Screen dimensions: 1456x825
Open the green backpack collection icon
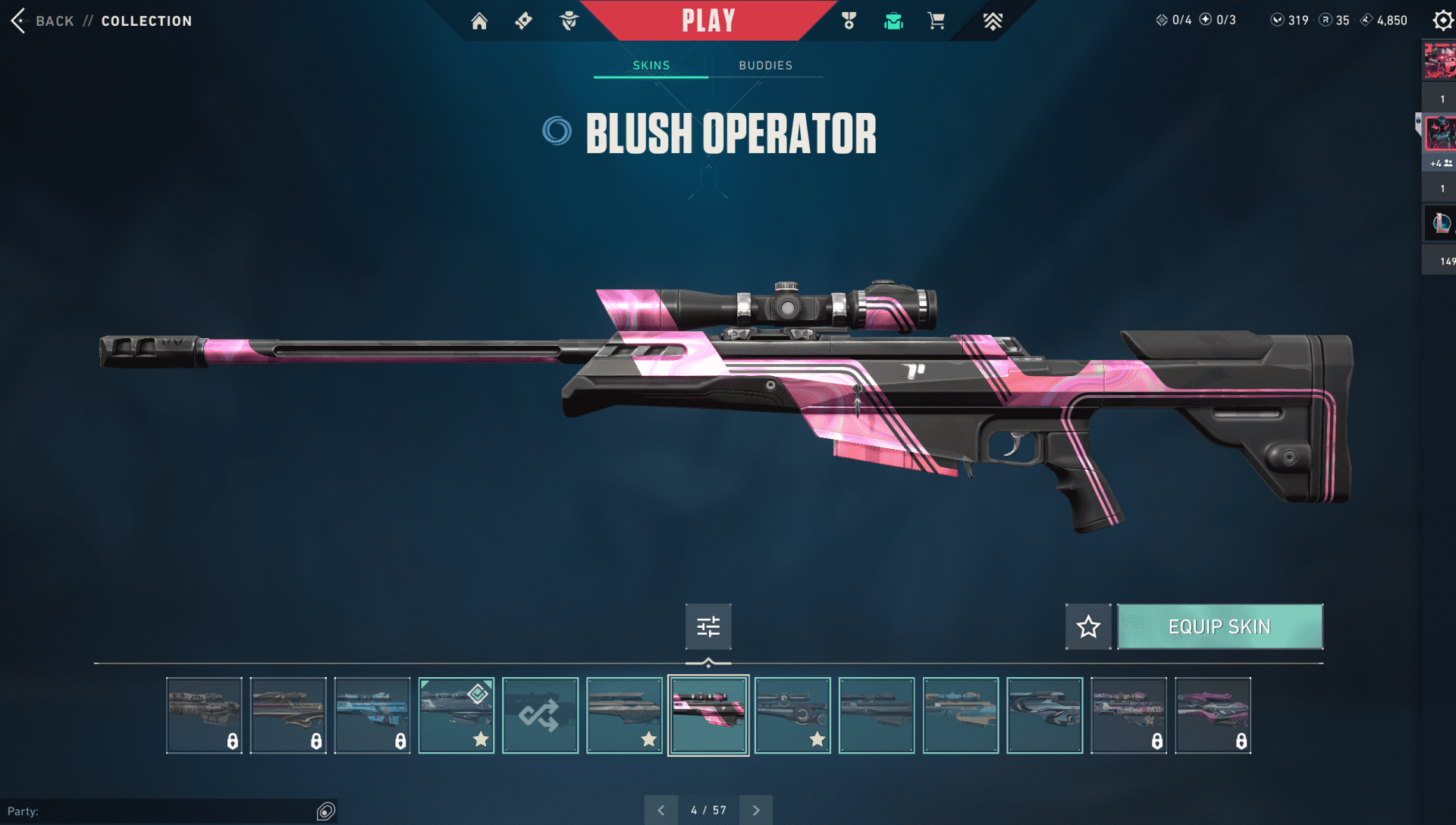click(893, 21)
